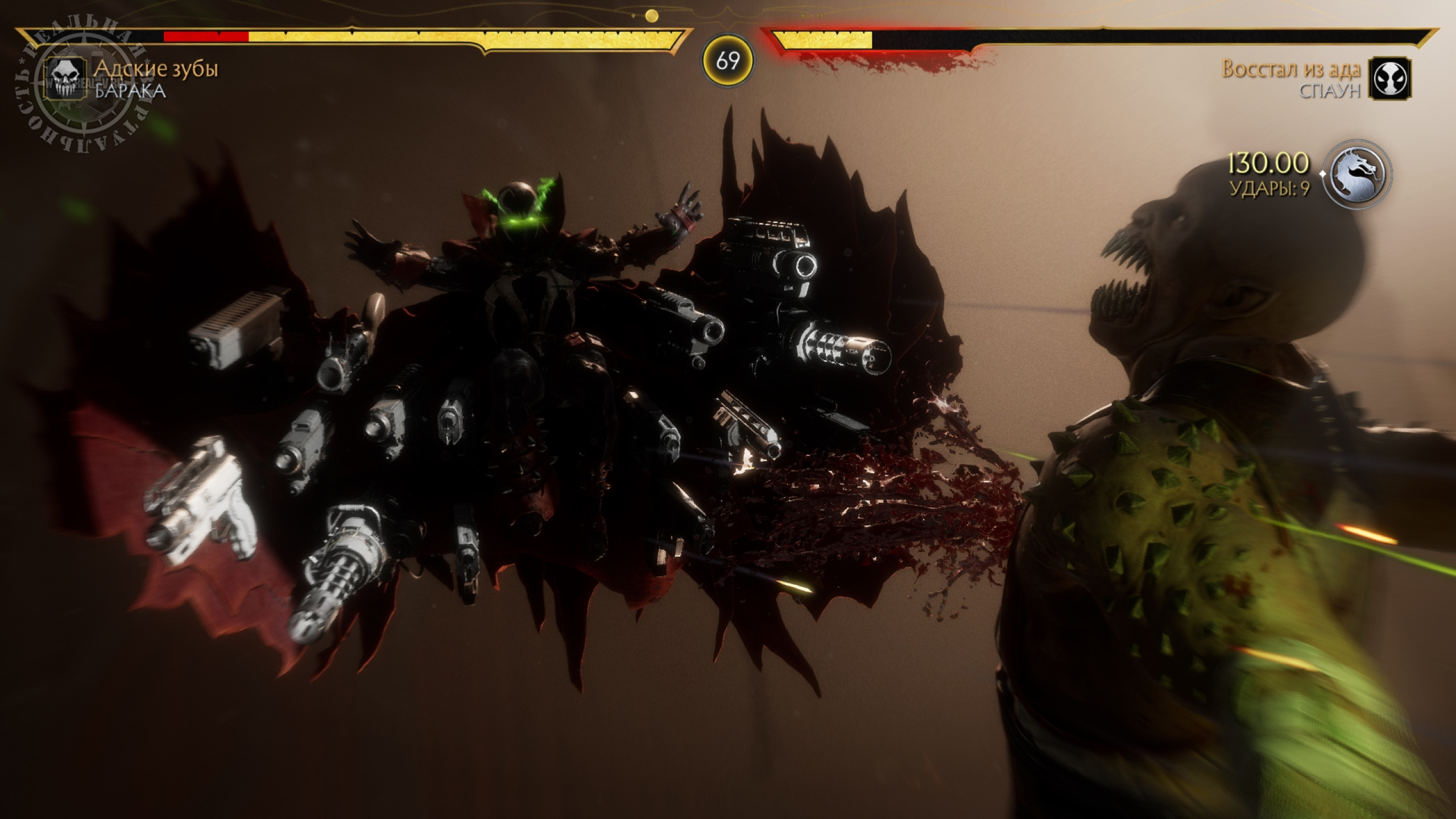Click Spawn's mask emblem icon
This screenshot has width=1456, height=819.
point(1387,78)
